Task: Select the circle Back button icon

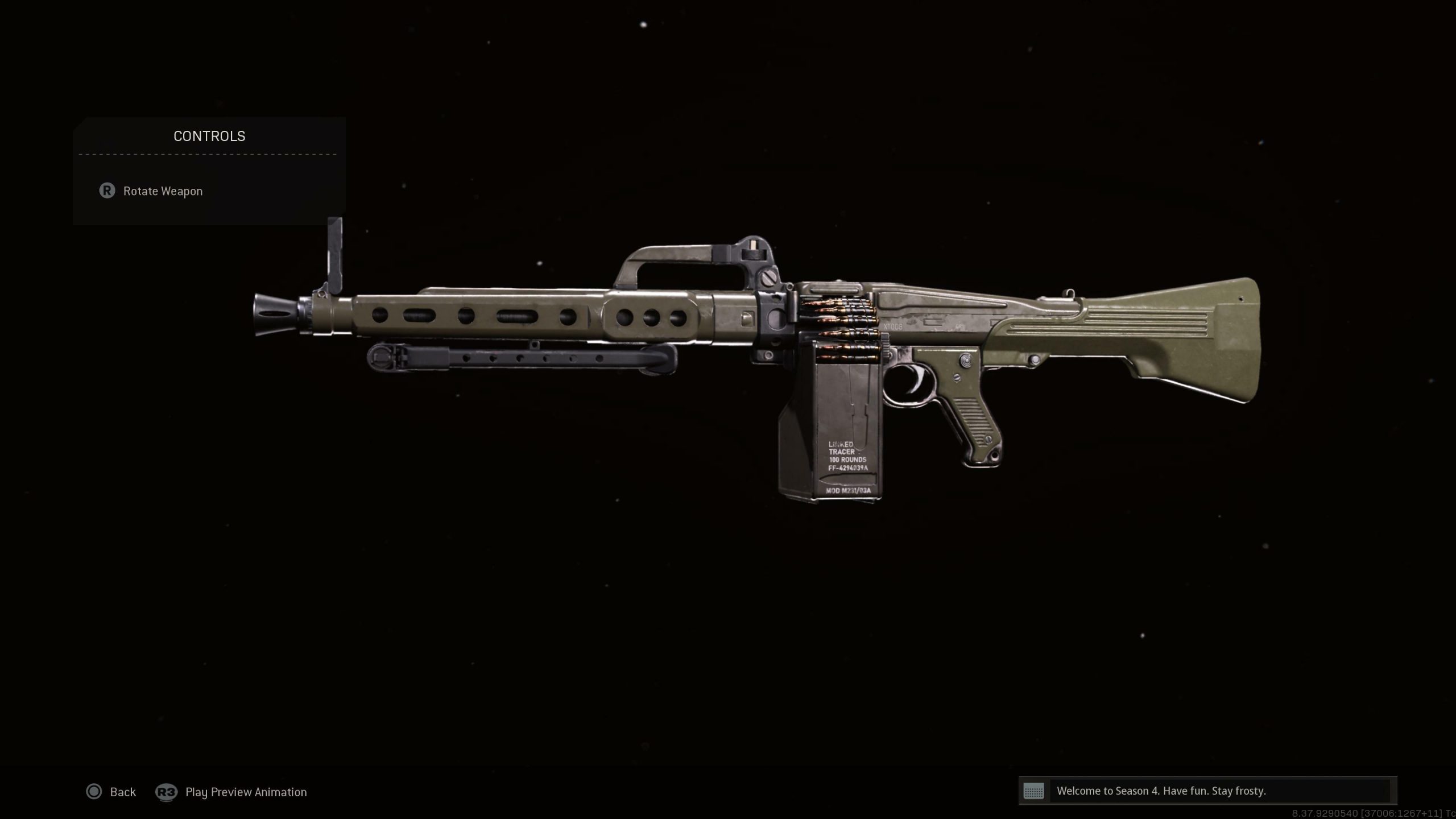Action: (94, 792)
